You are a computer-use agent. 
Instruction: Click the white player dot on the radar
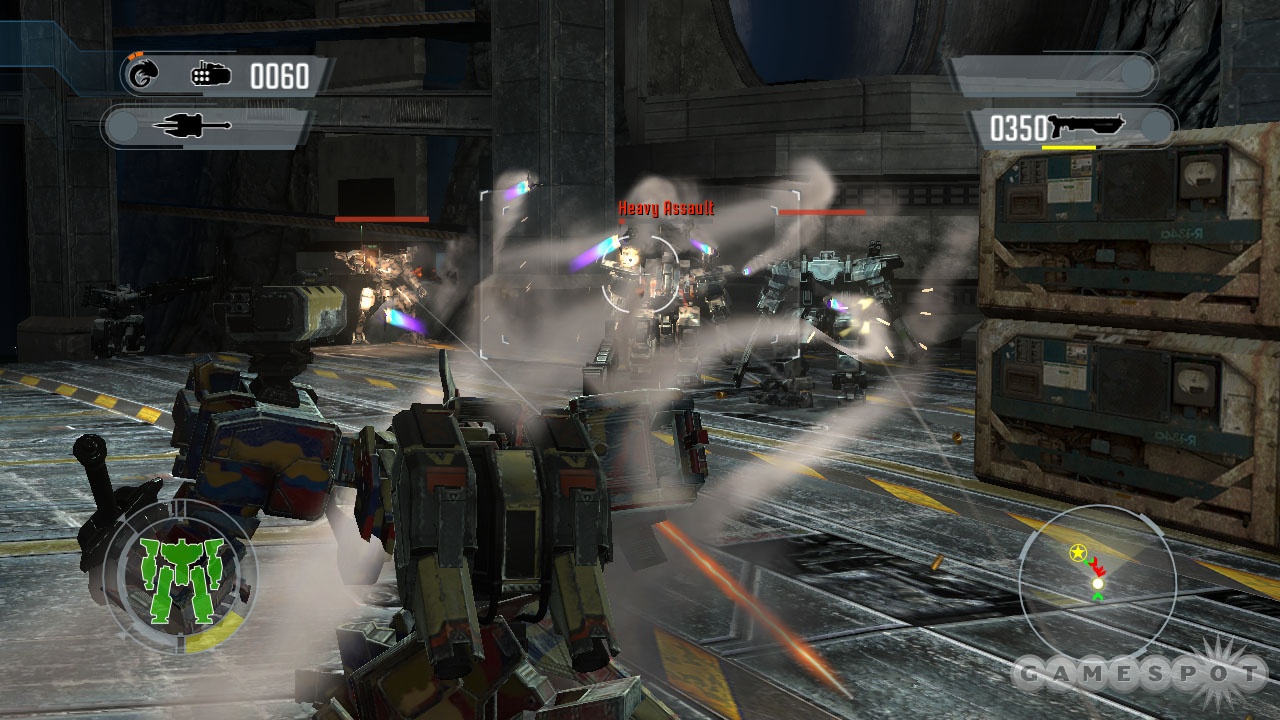[1097, 583]
